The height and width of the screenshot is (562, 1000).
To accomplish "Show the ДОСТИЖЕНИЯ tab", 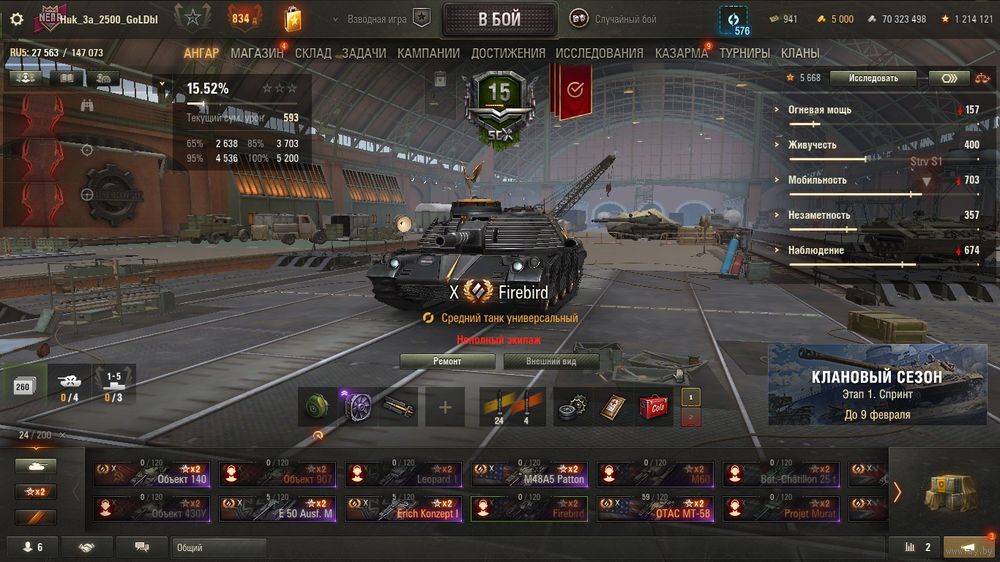I will coord(508,53).
